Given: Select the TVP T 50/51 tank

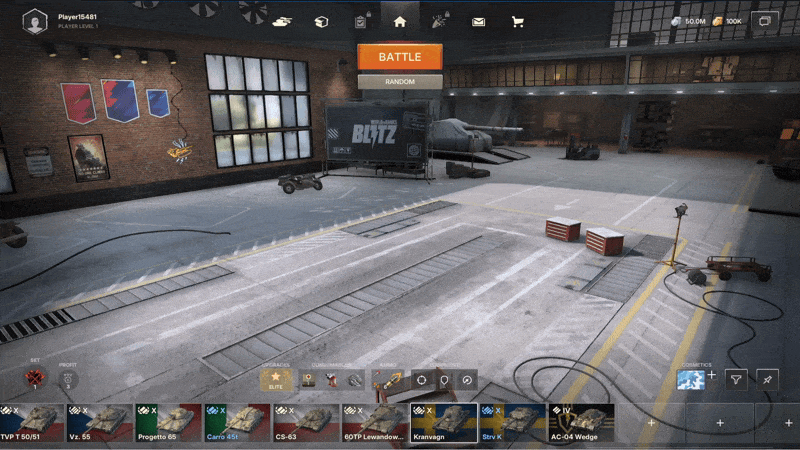Looking at the screenshot, I should pyautogui.click(x=30, y=422).
